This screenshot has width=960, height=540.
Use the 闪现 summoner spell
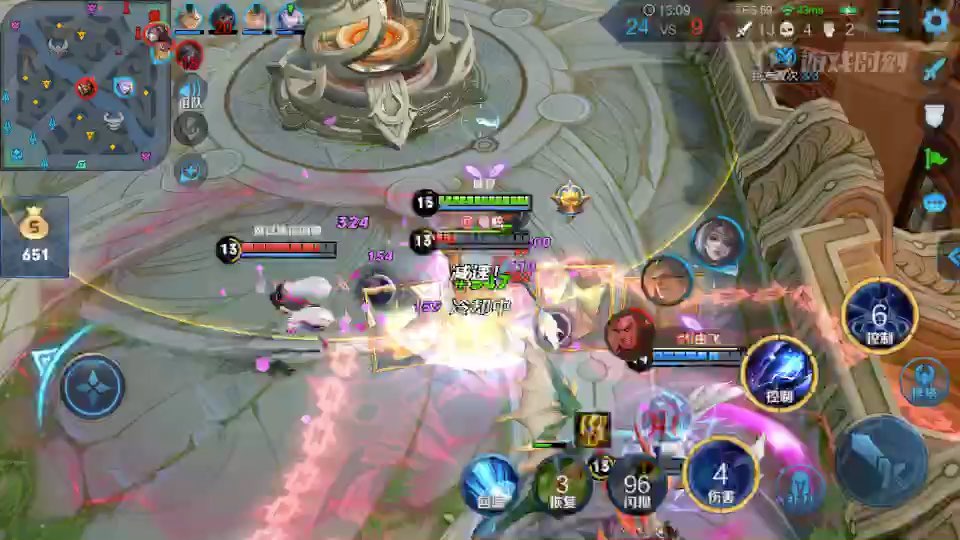tap(637, 484)
